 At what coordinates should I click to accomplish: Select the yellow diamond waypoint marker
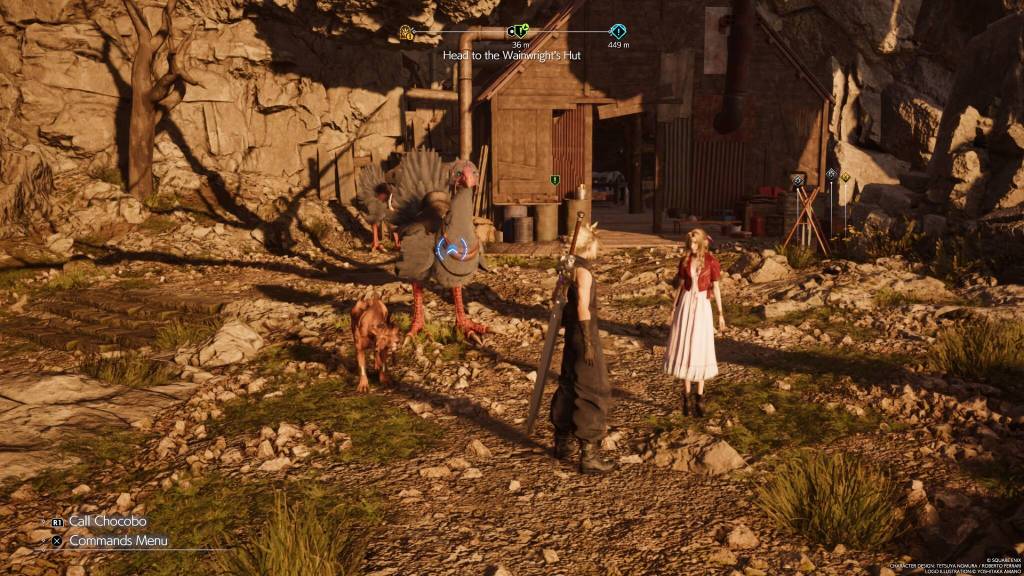845,178
